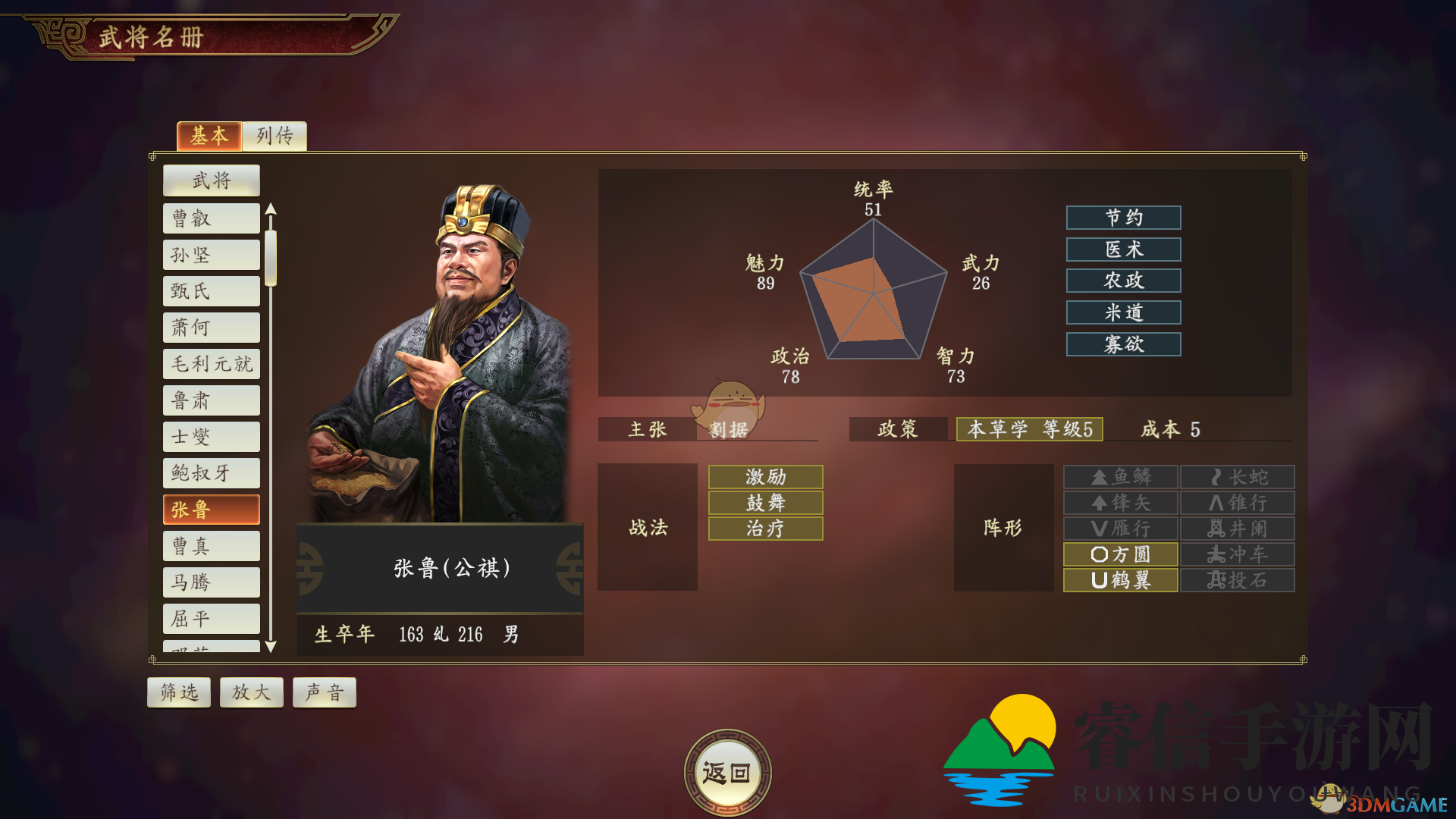
Task: Toggle the 治疗 tactic entry
Action: [x=764, y=528]
